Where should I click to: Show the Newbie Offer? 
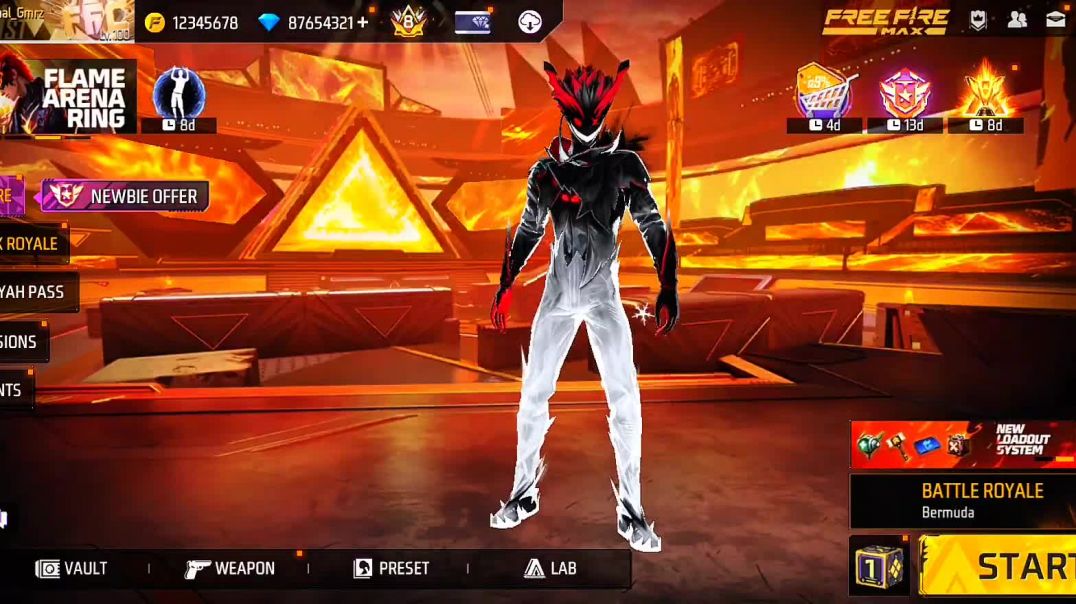pos(124,196)
